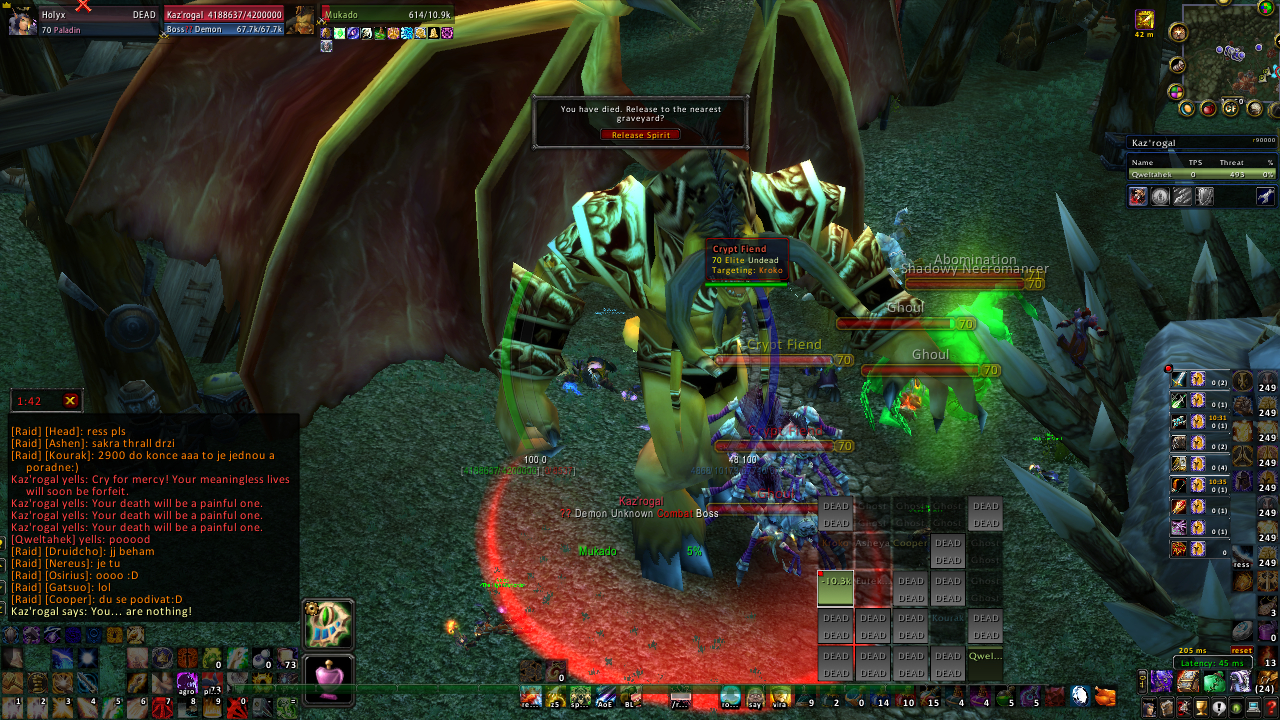Viewport: 1280px width, 720px height.
Task: Click the golden trophy micro menu button
Action: tap(1201, 708)
